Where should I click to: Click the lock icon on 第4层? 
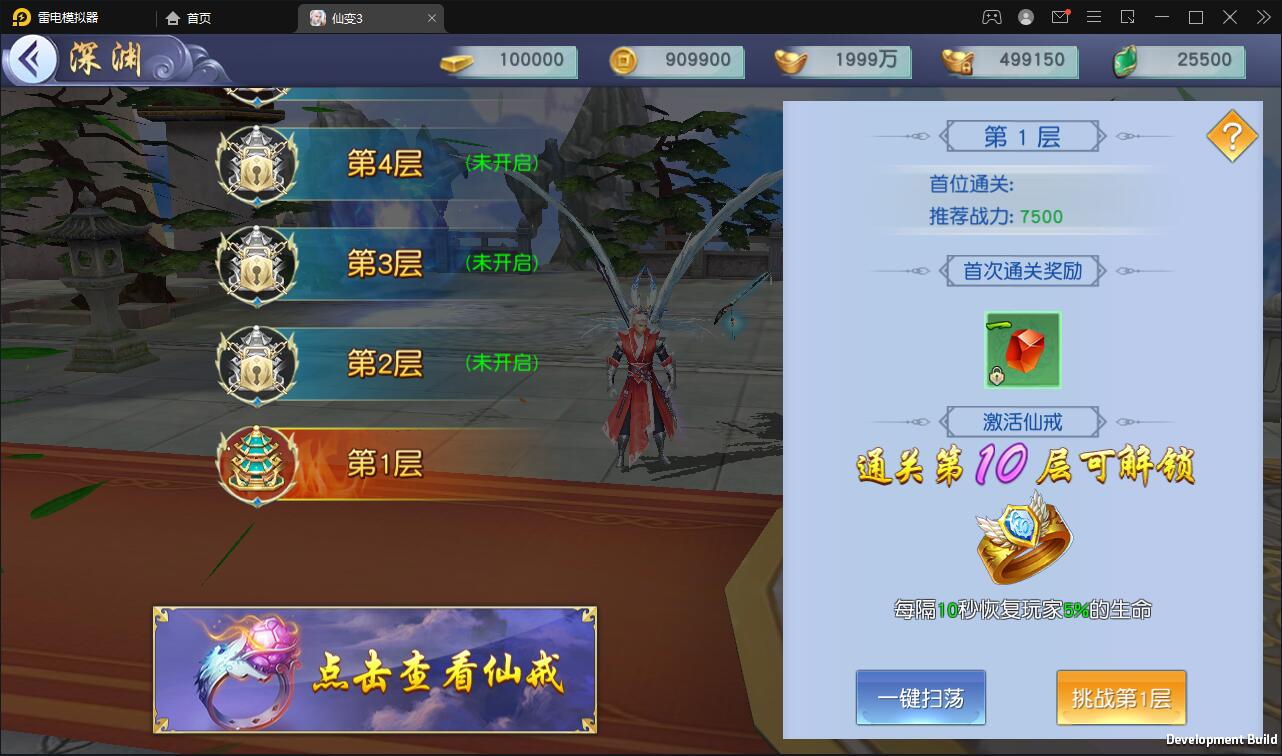[x=258, y=165]
